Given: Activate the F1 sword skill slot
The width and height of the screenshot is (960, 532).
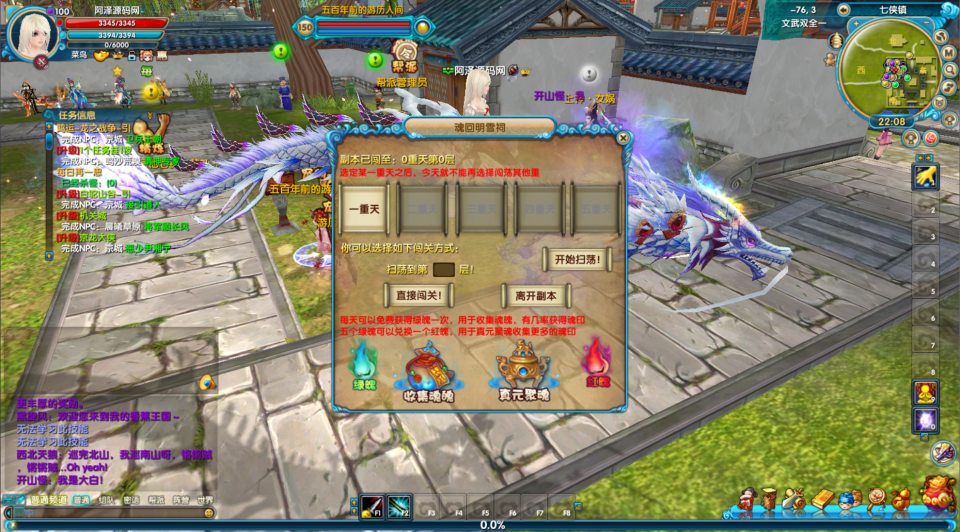Looking at the screenshot, I should tap(373, 505).
